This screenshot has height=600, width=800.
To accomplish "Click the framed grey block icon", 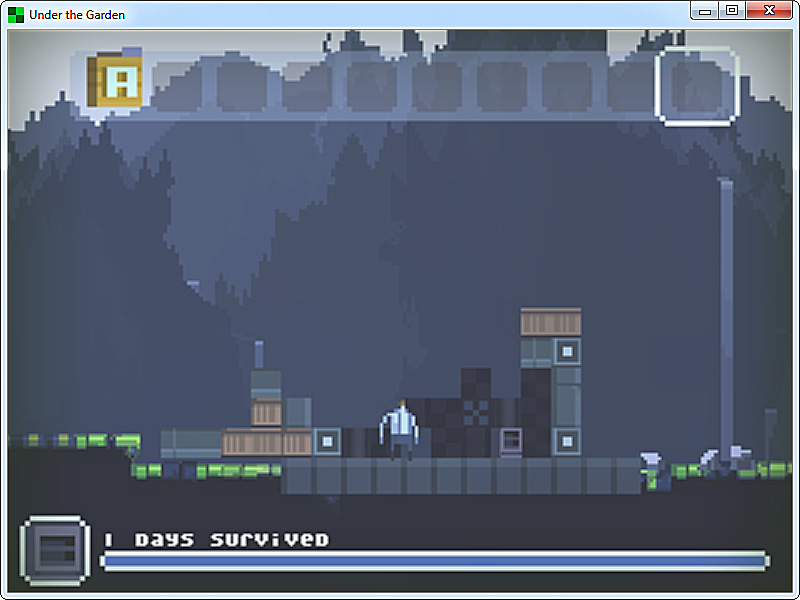I will 55,550.
